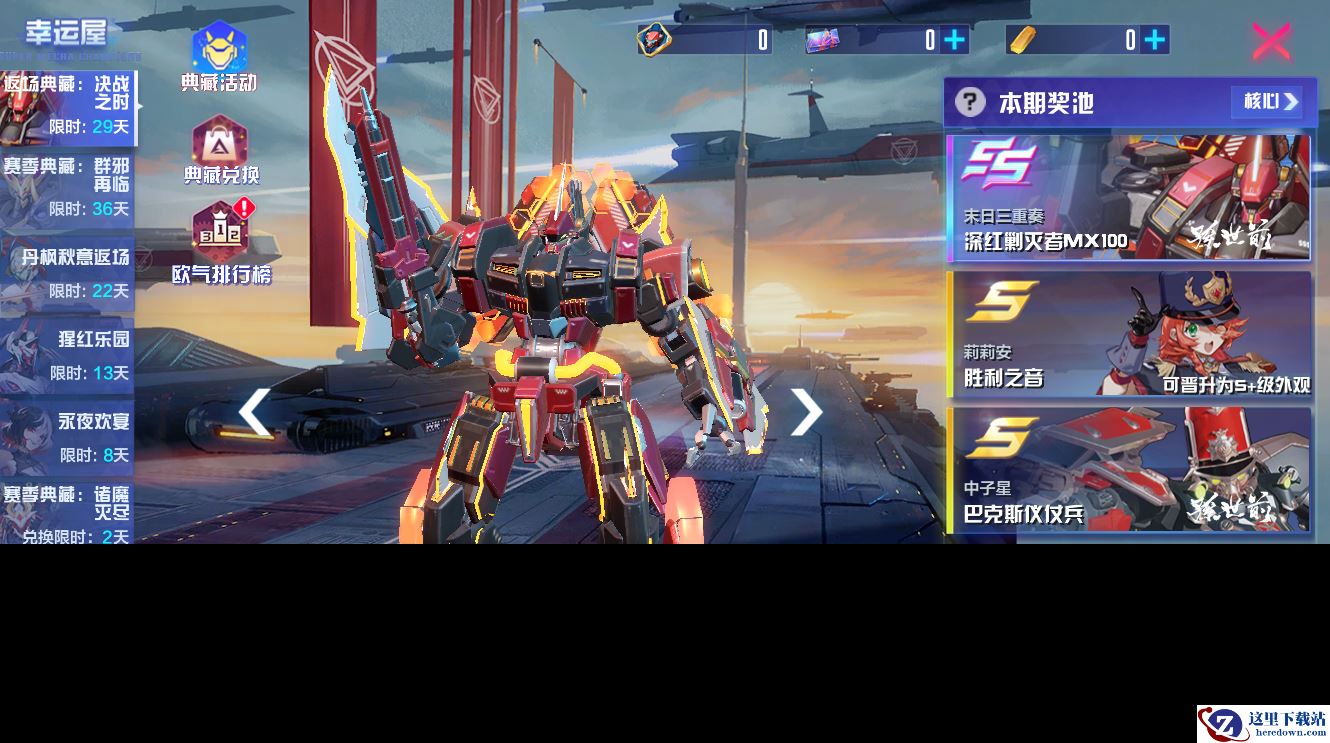Viewport: 1330px width, 743px height.
Task: Add more ticket currency with plus button
Action: coord(955,40)
